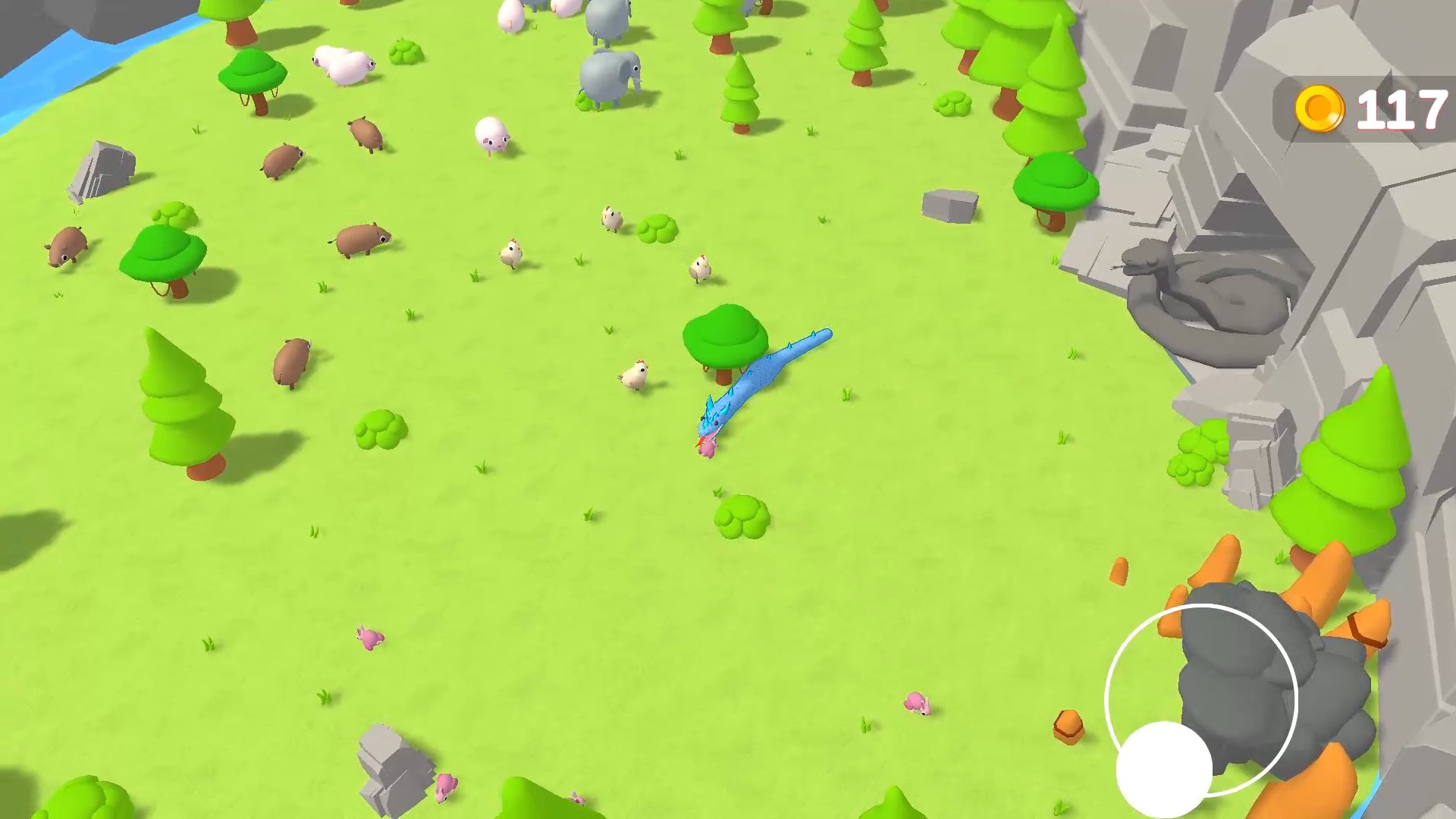Select the small green bush below the dragon
This screenshot has width=1456, height=819.
coord(744,516)
